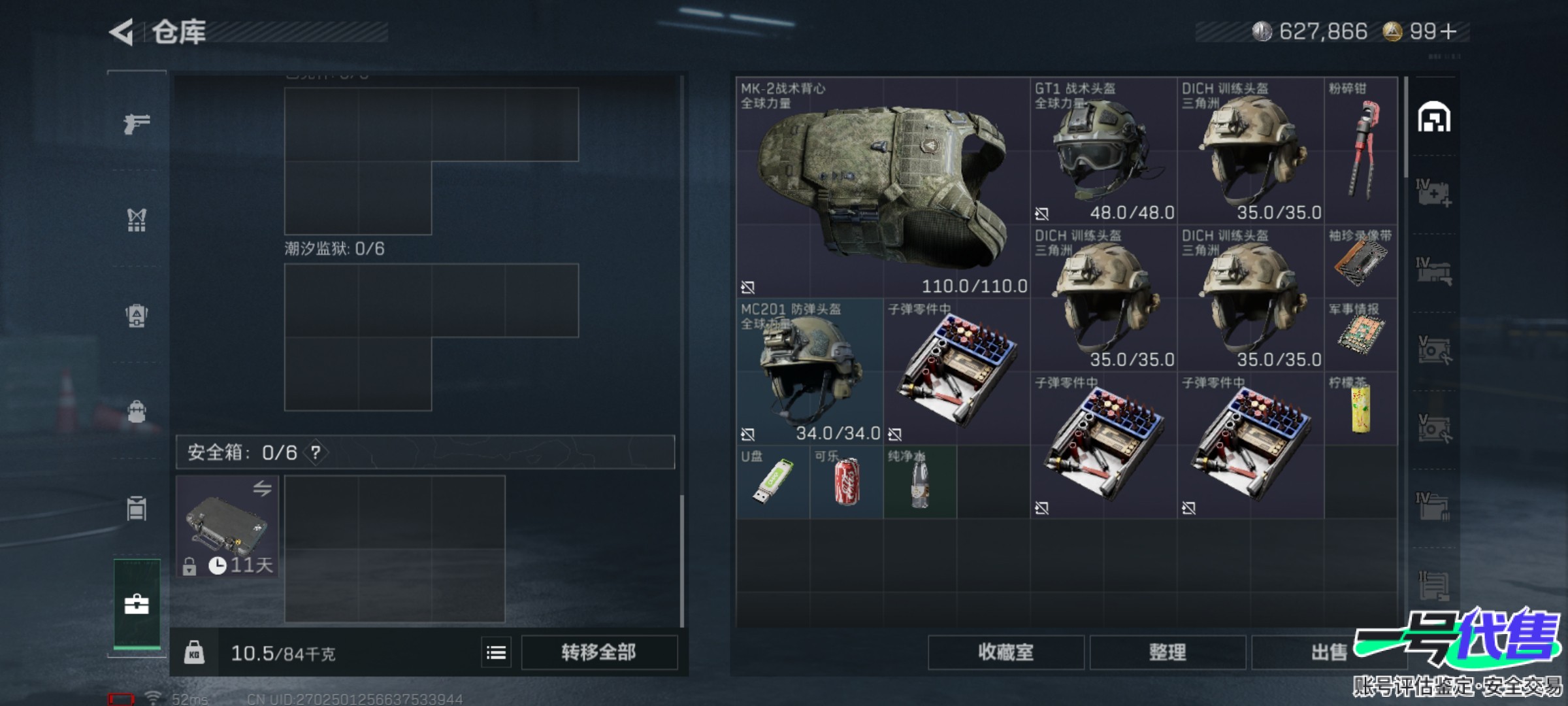Image resolution: width=1568 pixels, height=706 pixels.
Task: Select the MK-2战术背心 vest
Action: pyautogui.click(x=883, y=188)
